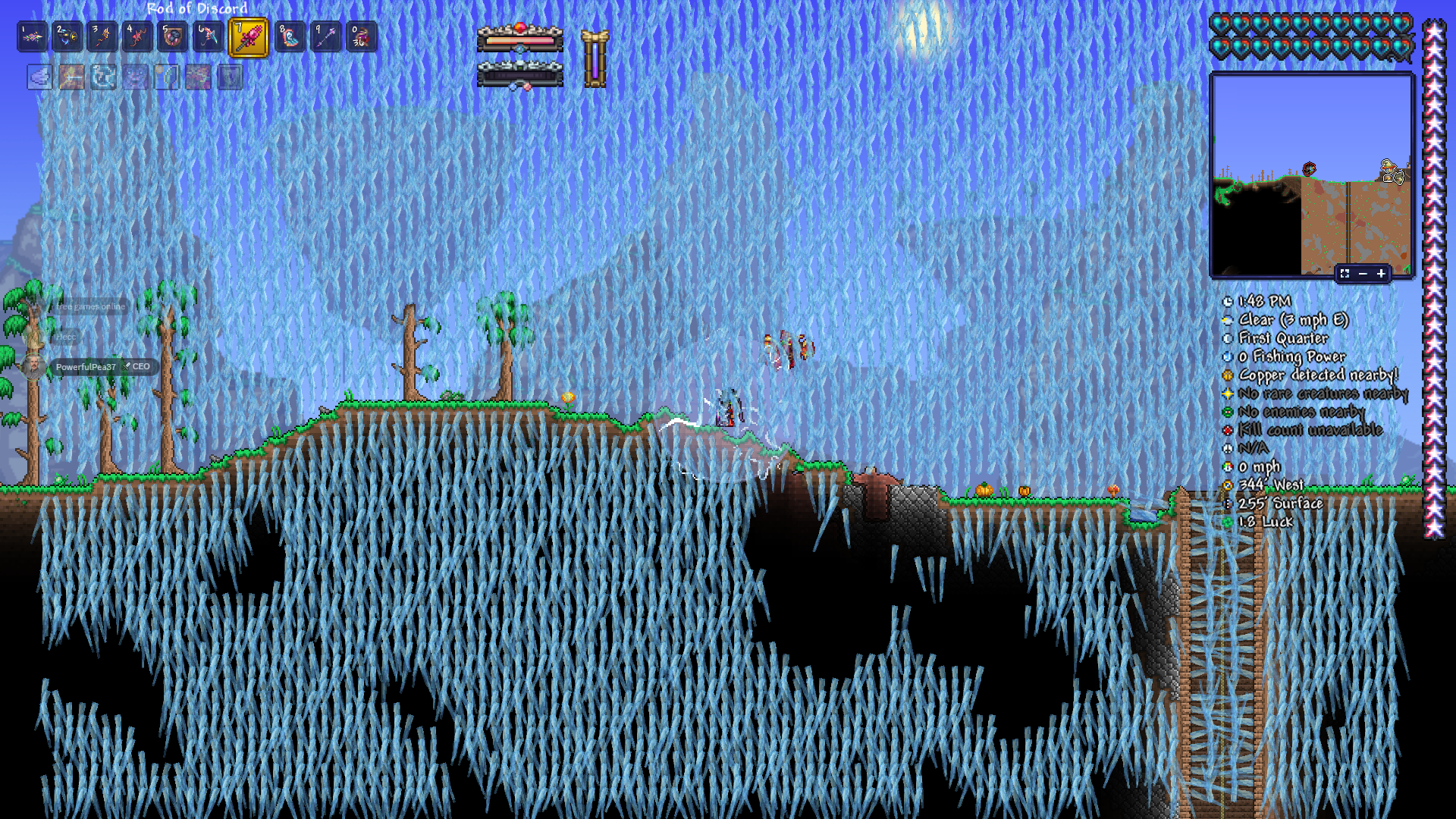Click the wings buff icon
Viewport: 1456px width, 819px height.
point(40,77)
